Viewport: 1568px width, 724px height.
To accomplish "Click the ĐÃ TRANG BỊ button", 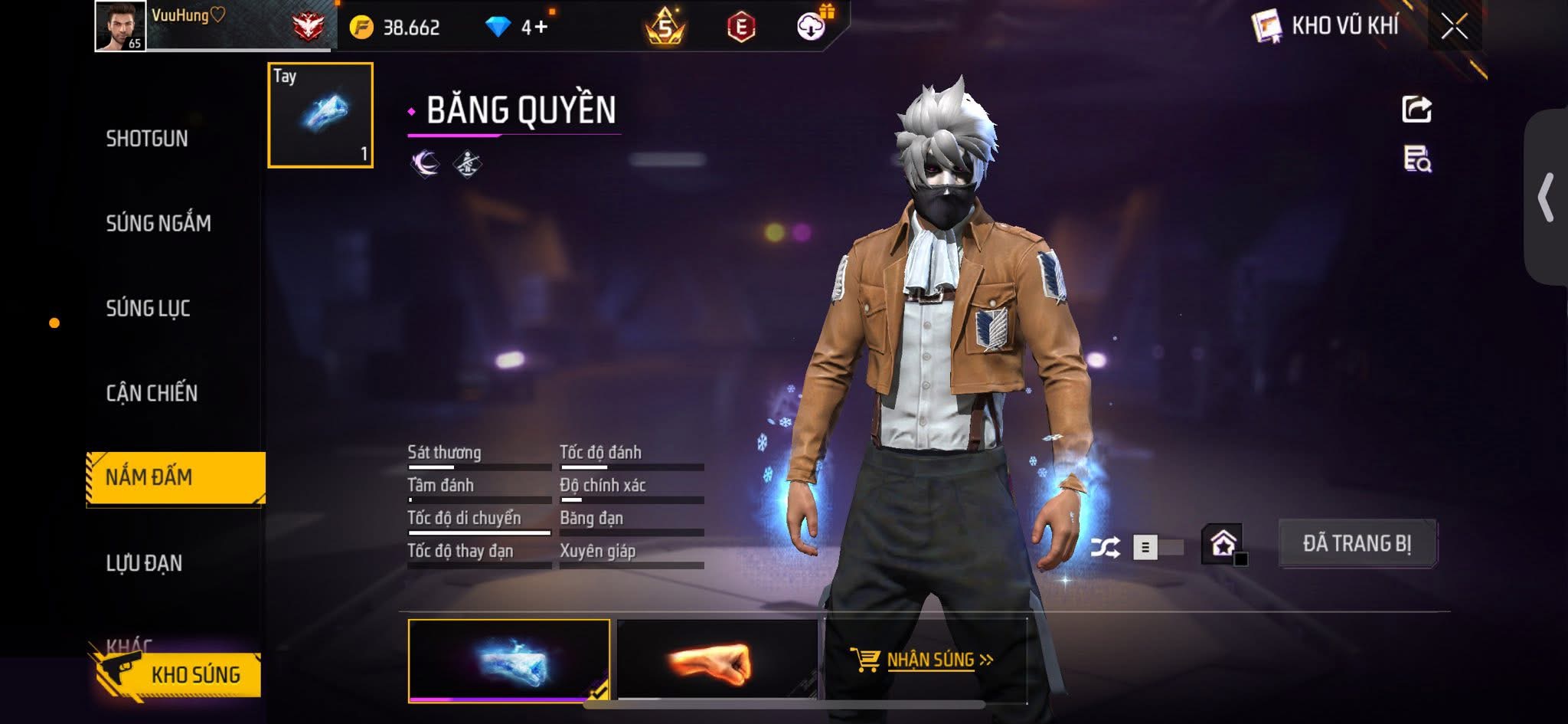I will [1357, 544].
